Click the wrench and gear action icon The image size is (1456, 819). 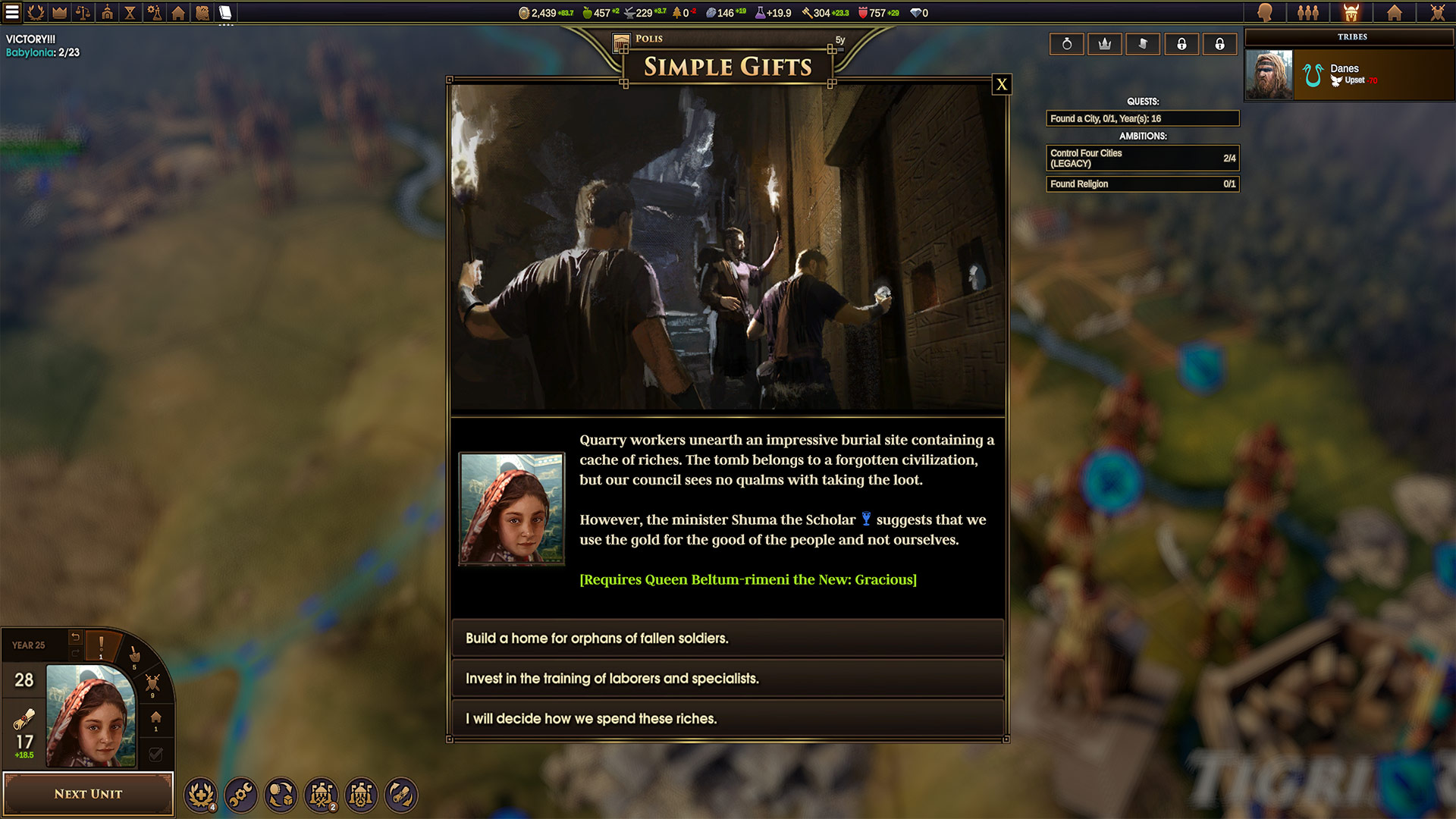point(241,795)
